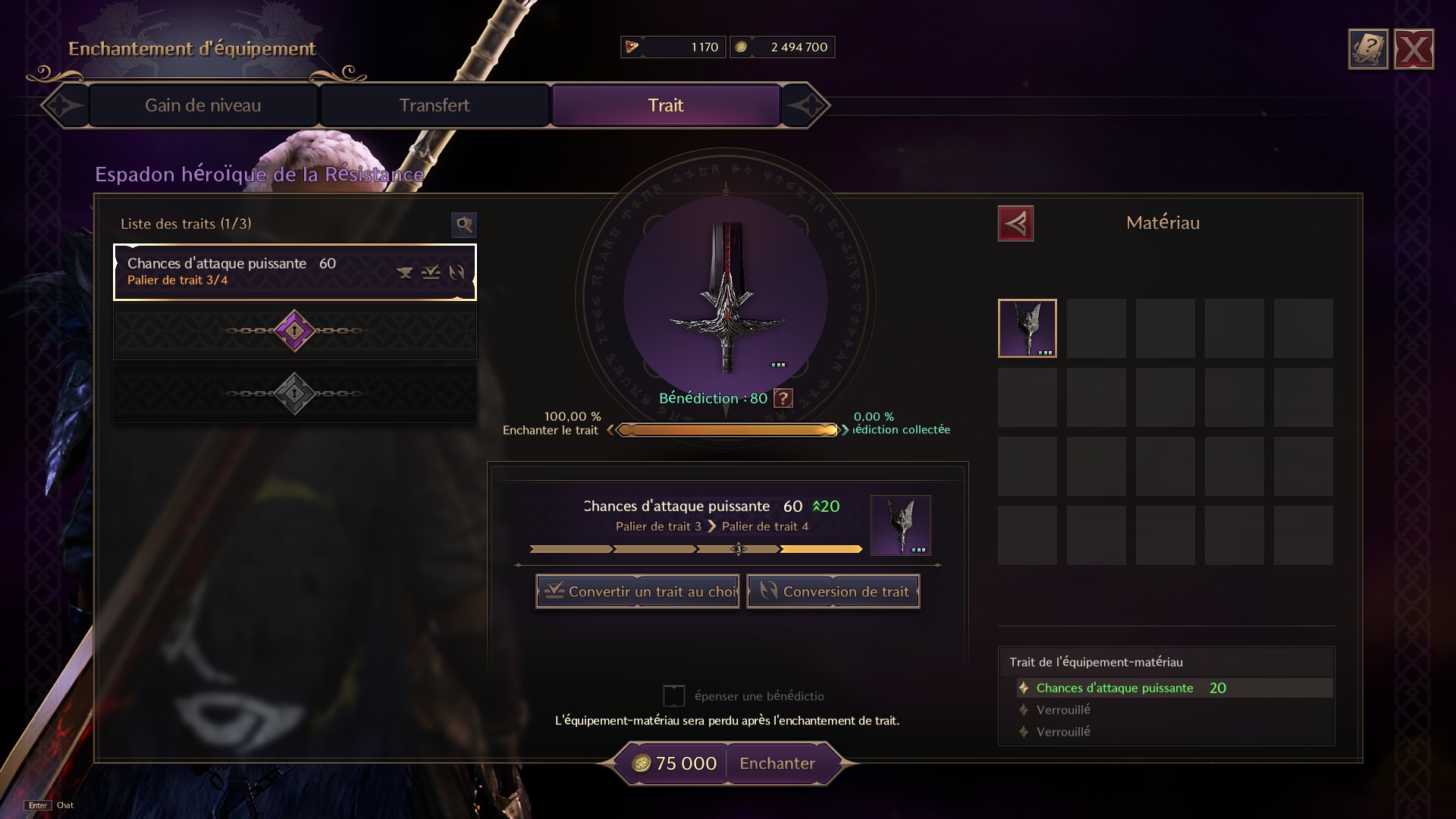Select the purple exclamation trait slot
Viewport: 1456px width, 819px height.
tap(294, 331)
